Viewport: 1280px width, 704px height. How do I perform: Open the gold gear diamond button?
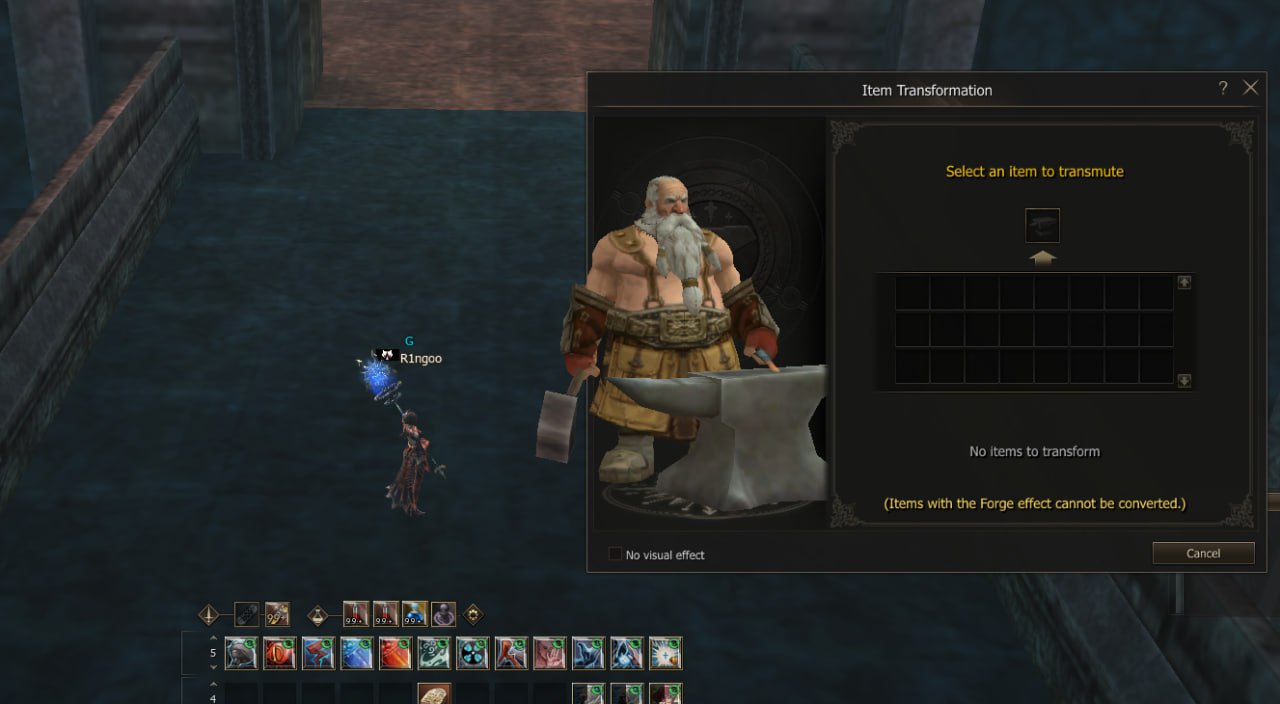[x=473, y=614]
